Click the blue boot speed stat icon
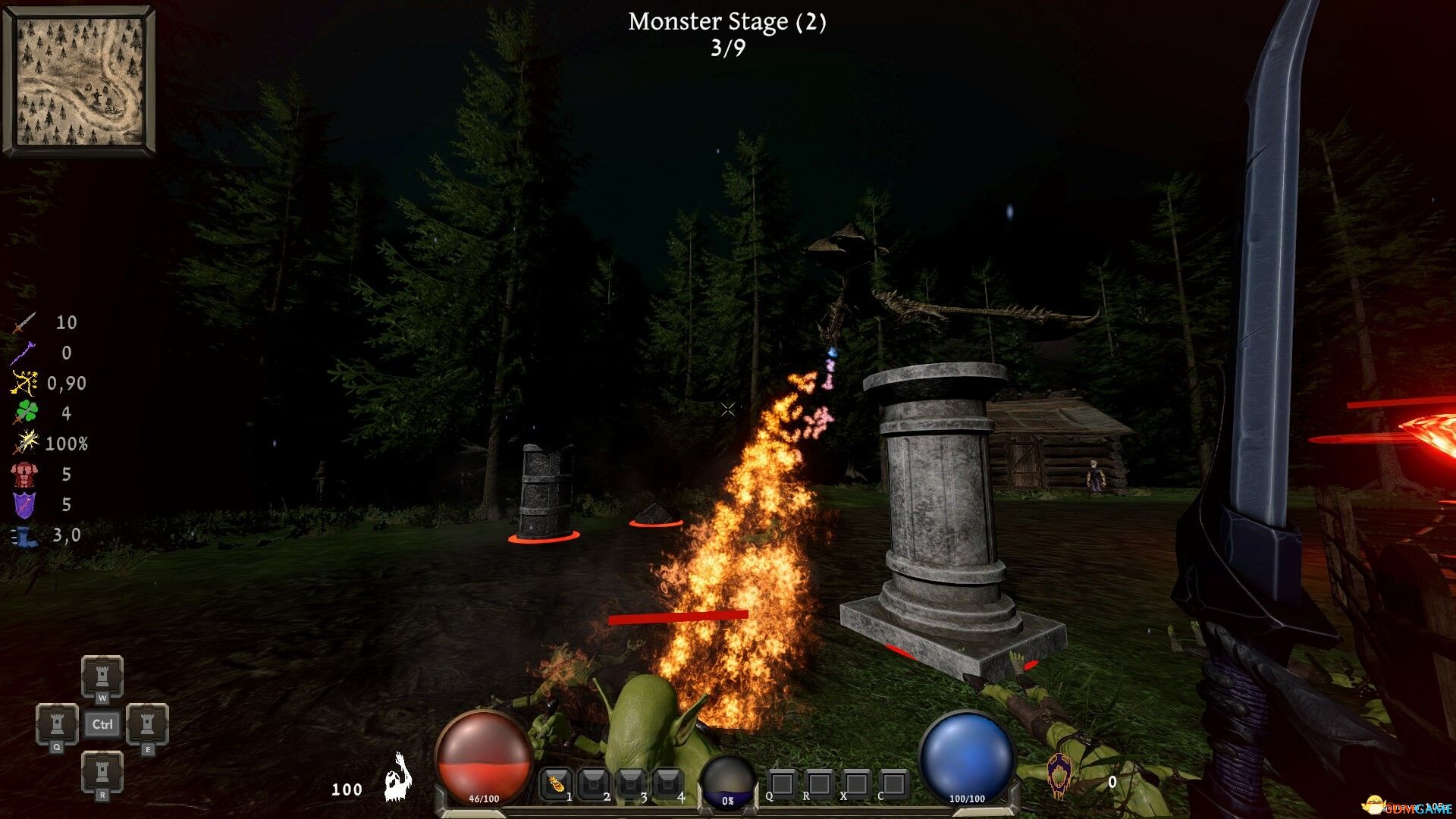The height and width of the screenshot is (819, 1456). click(x=24, y=536)
